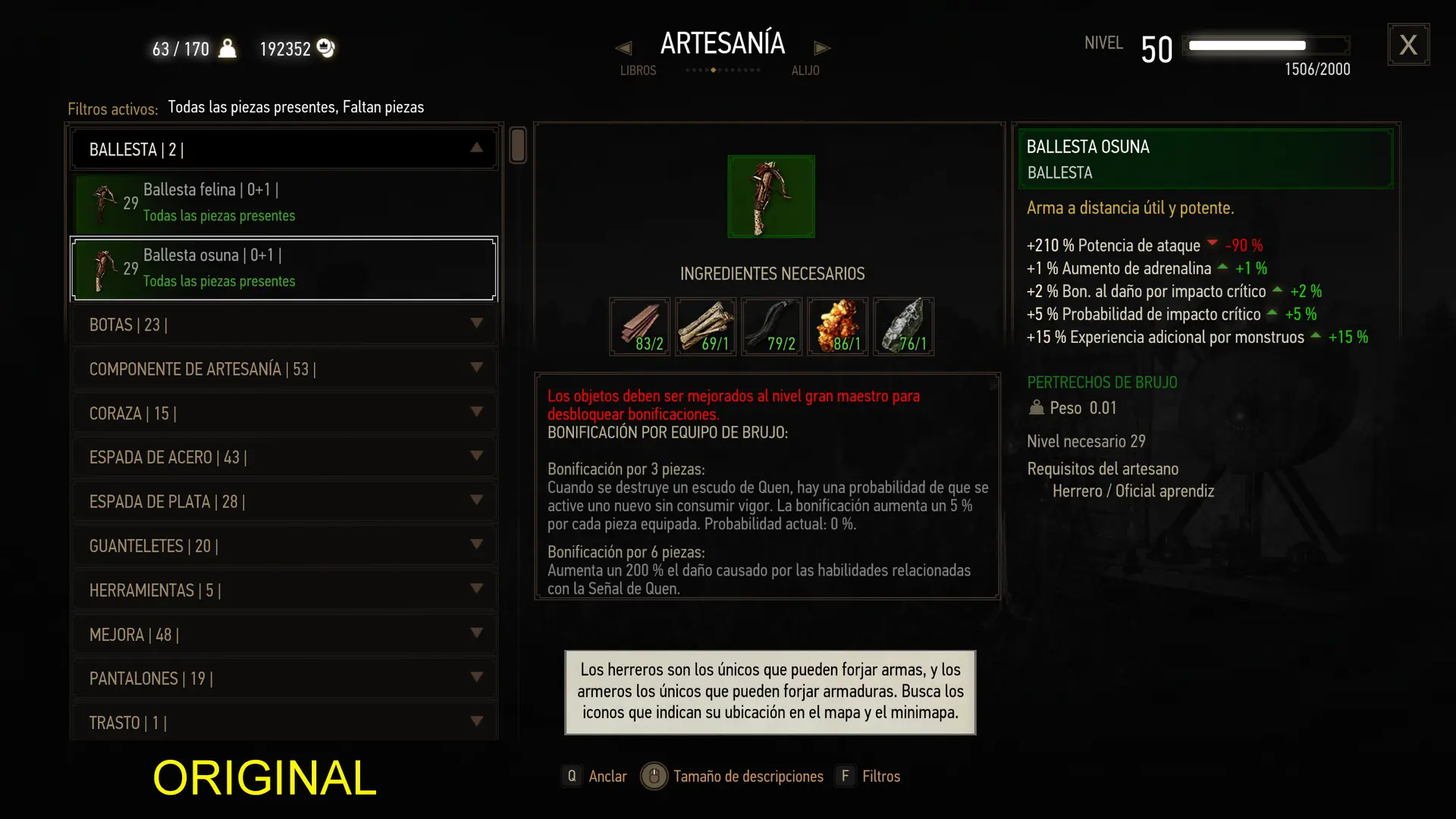Click the recipe list scrollbar handle
The width and height of the screenshot is (1456, 819).
tap(518, 145)
